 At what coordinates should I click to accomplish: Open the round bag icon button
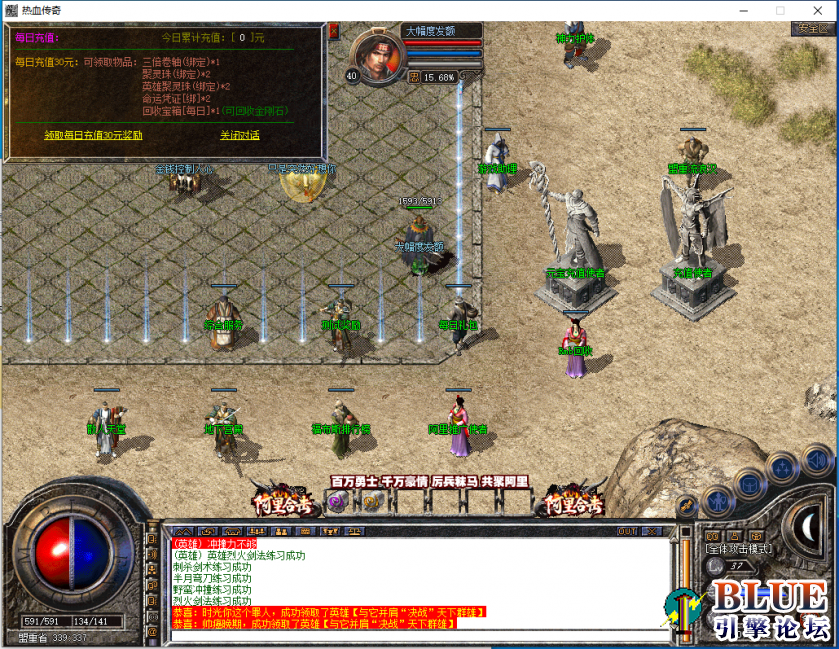tap(748, 484)
